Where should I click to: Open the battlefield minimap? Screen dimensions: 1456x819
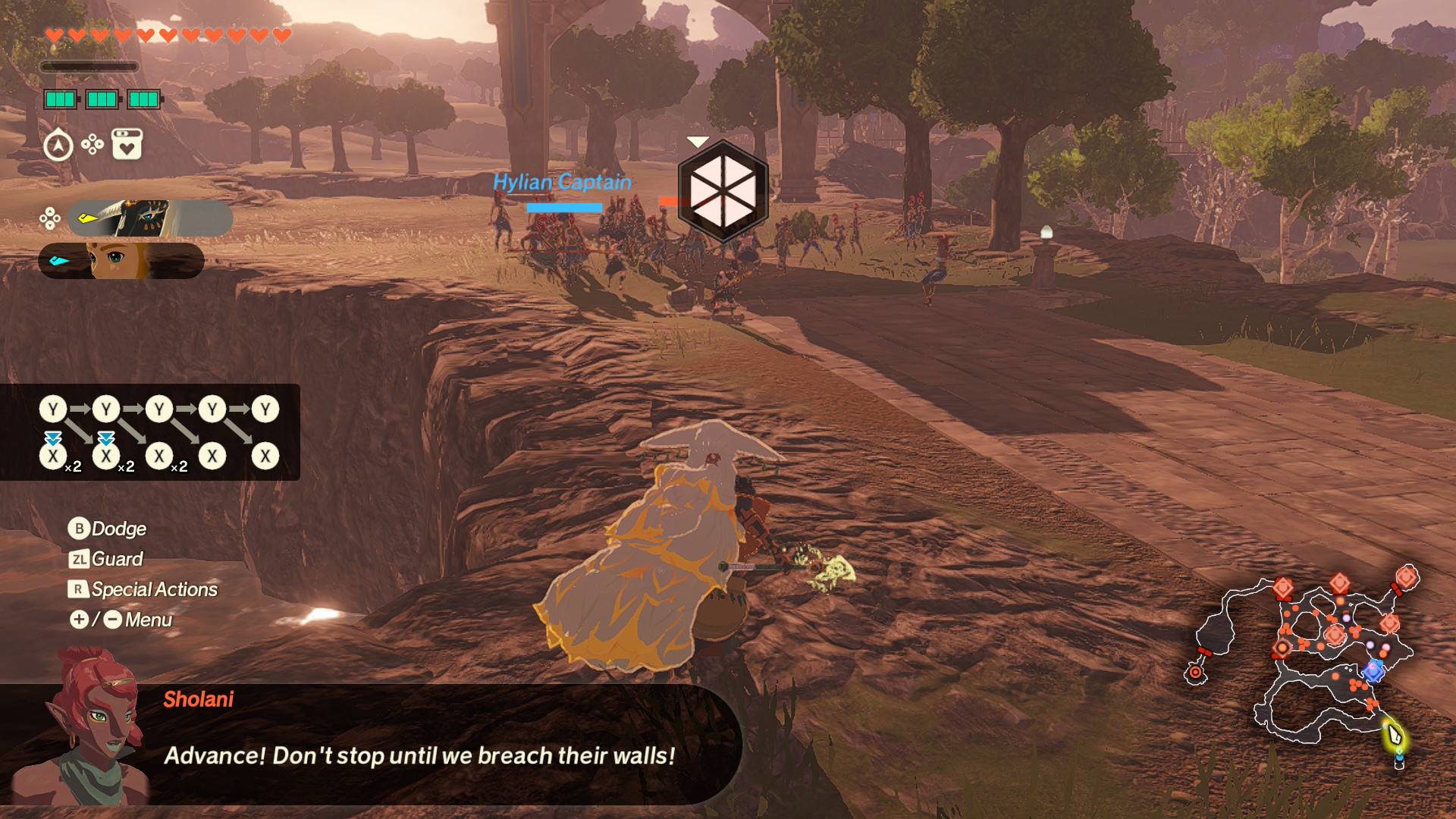pyautogui.click(x=1303, y=661)
